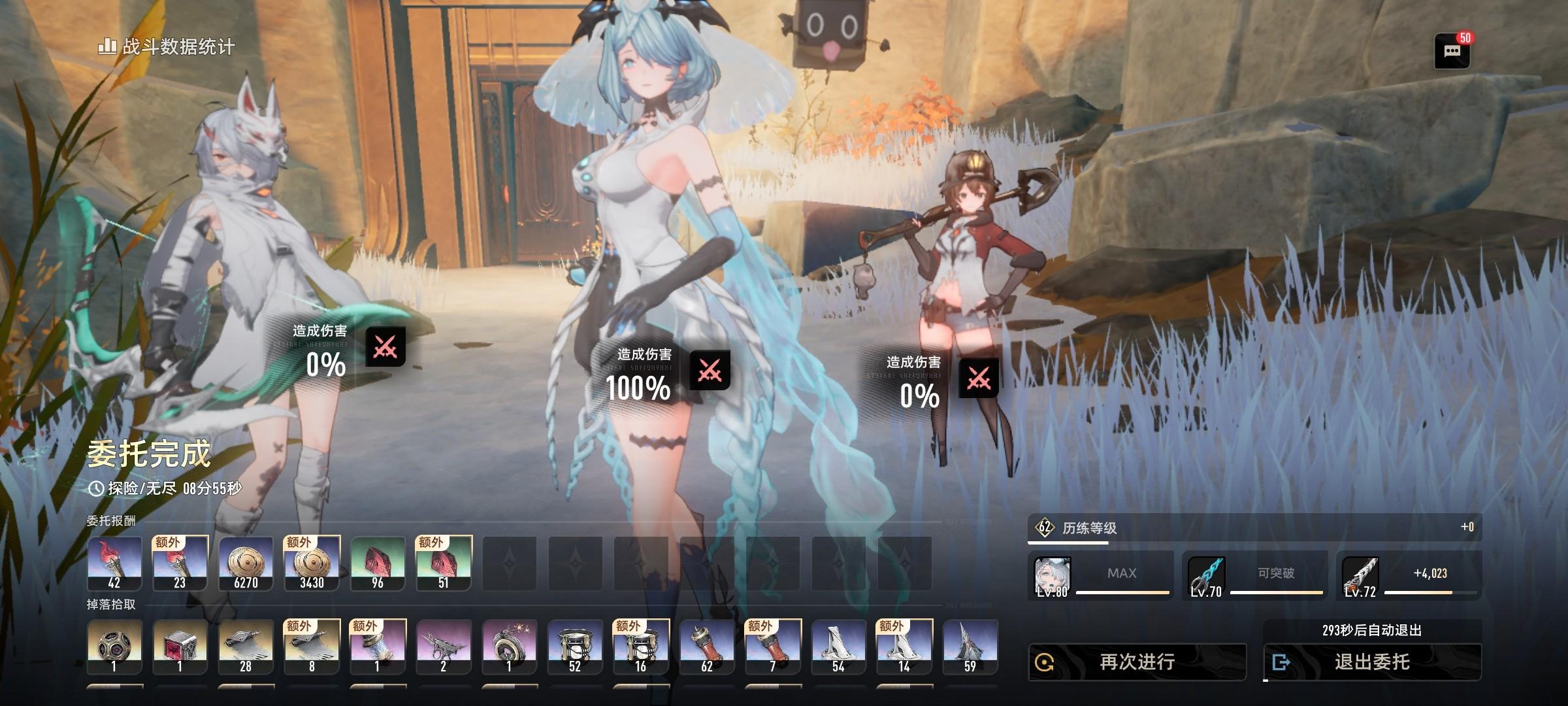Open the Lv.70 weapon card marked 可突破
The height and width of the screenshot is (706, 1568).
pyautogui.click(x=1254, y=575)
